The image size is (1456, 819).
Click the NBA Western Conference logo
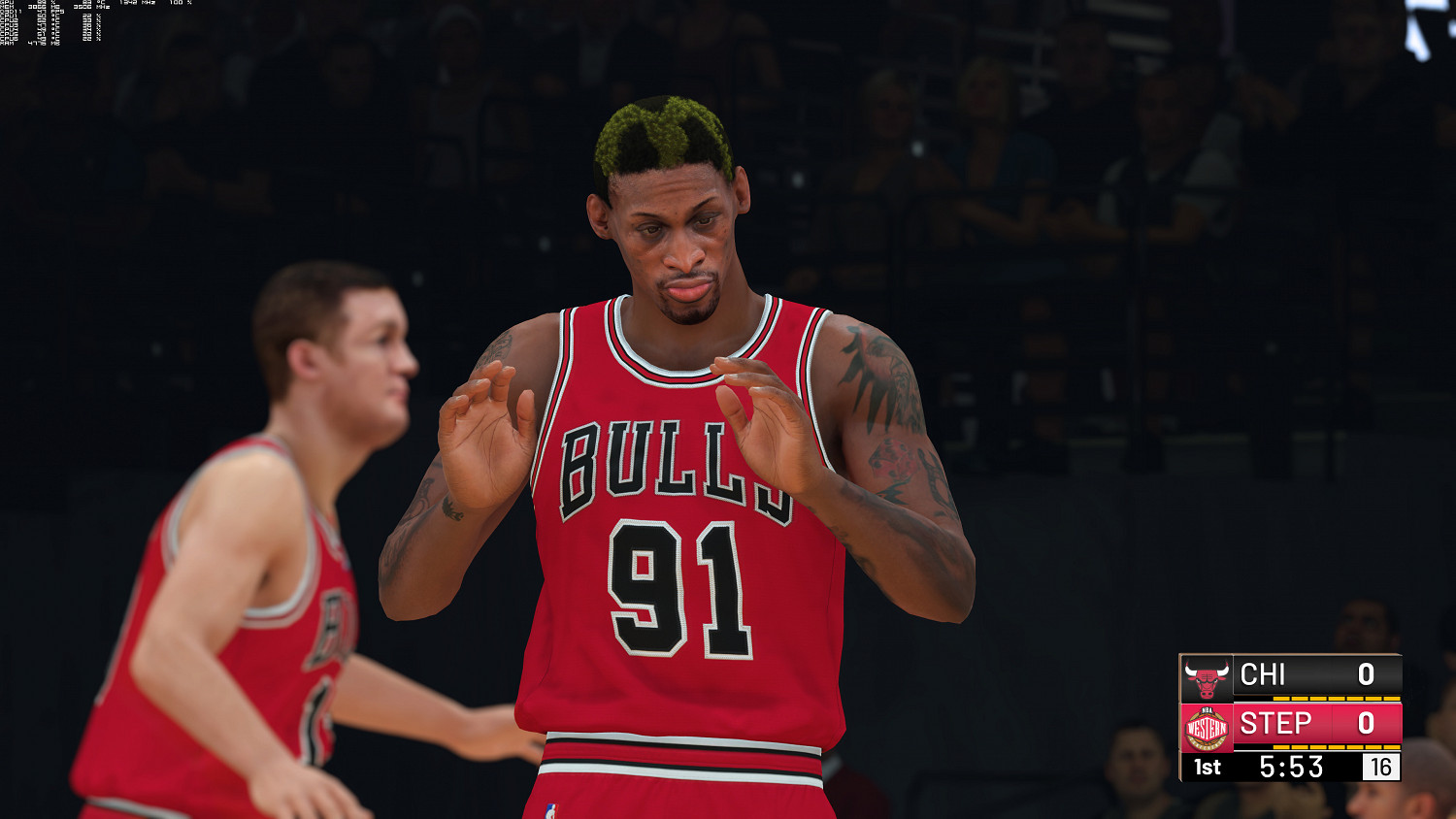coord(1207,726)
